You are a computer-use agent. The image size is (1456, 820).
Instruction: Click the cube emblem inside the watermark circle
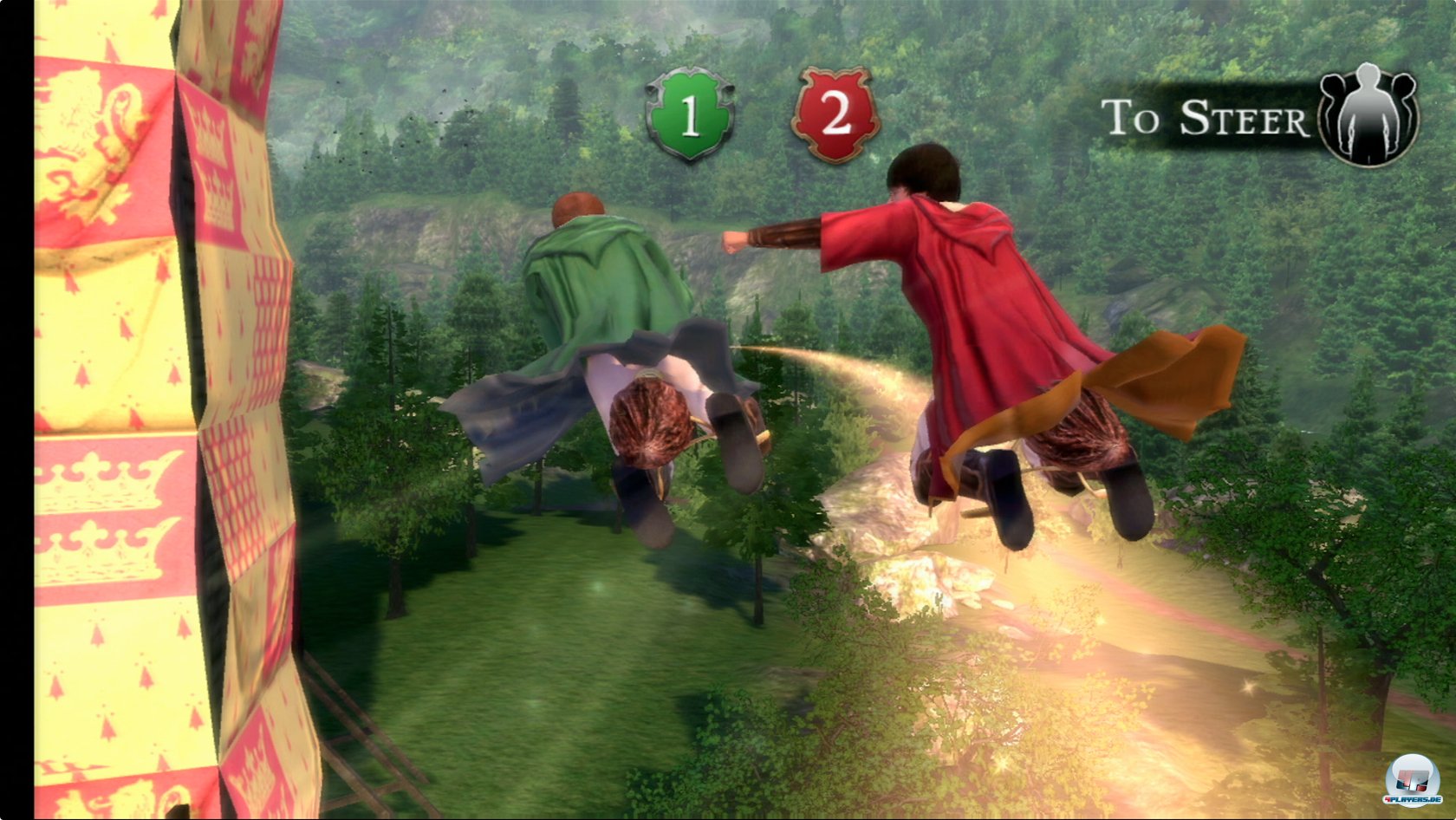coord(1413,780)
